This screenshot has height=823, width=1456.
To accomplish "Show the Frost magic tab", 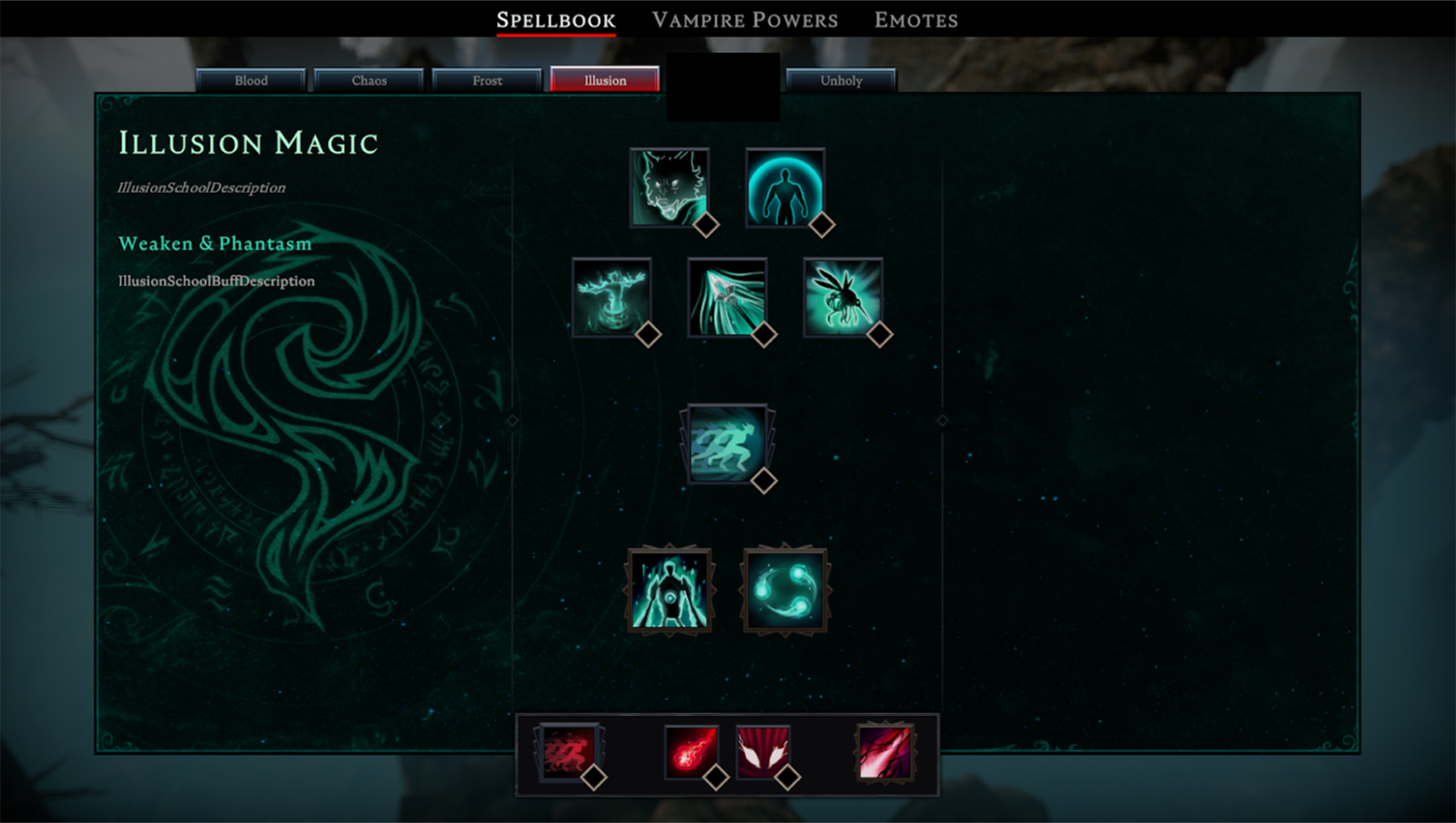I will (x=487, y=80).
